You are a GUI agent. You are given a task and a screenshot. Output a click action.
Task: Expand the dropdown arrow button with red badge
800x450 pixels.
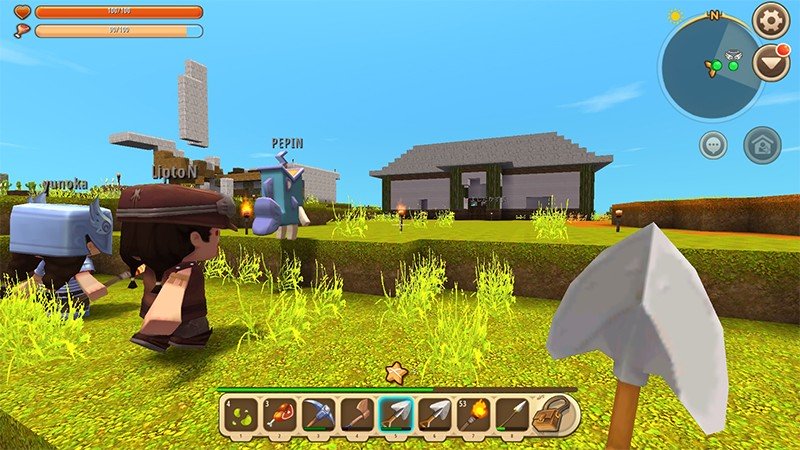click(770, 64)
